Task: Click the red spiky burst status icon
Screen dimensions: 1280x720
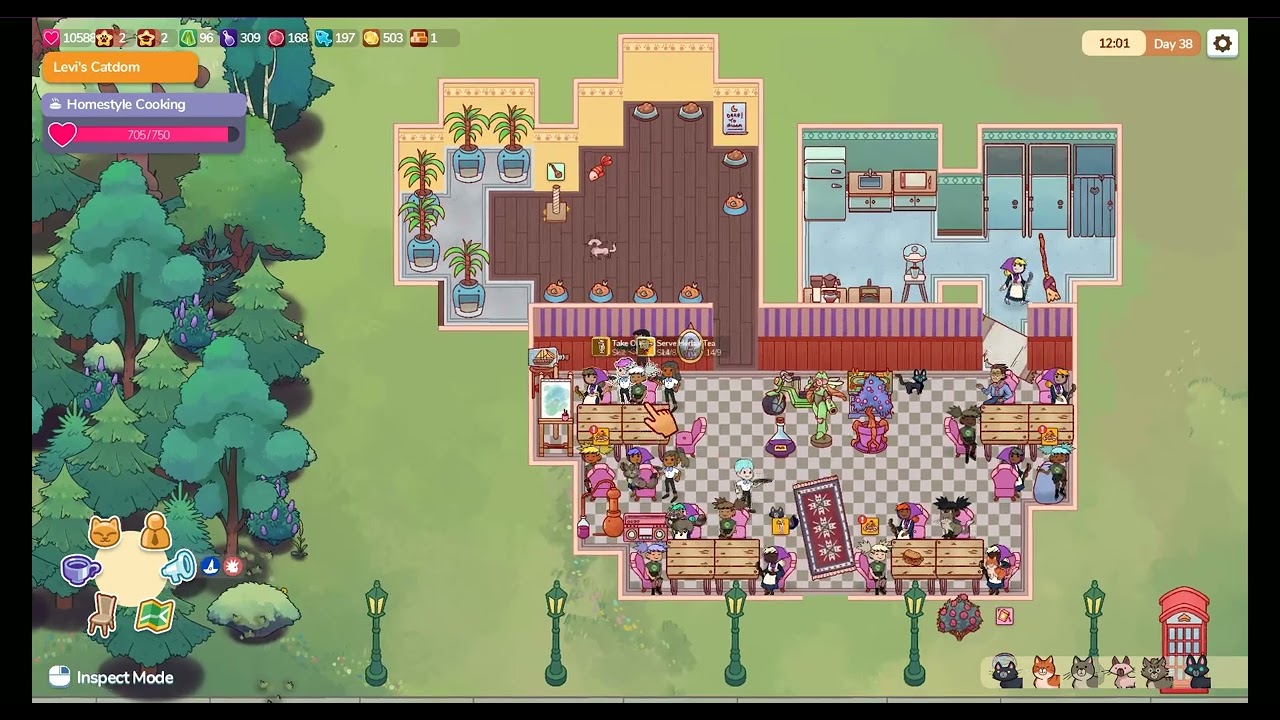Action: click(233, 566)
